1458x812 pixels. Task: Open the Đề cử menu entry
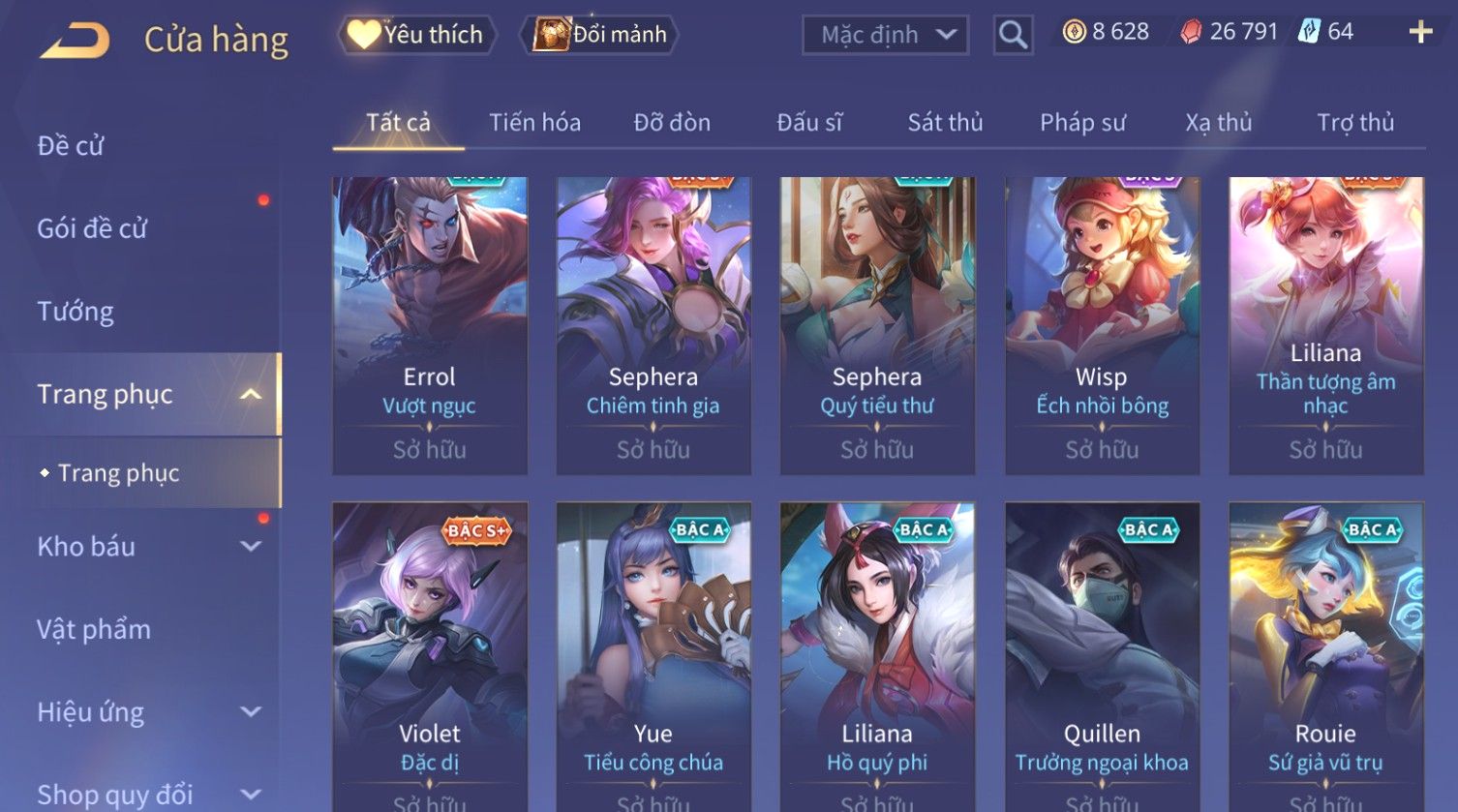click(71, 146)
